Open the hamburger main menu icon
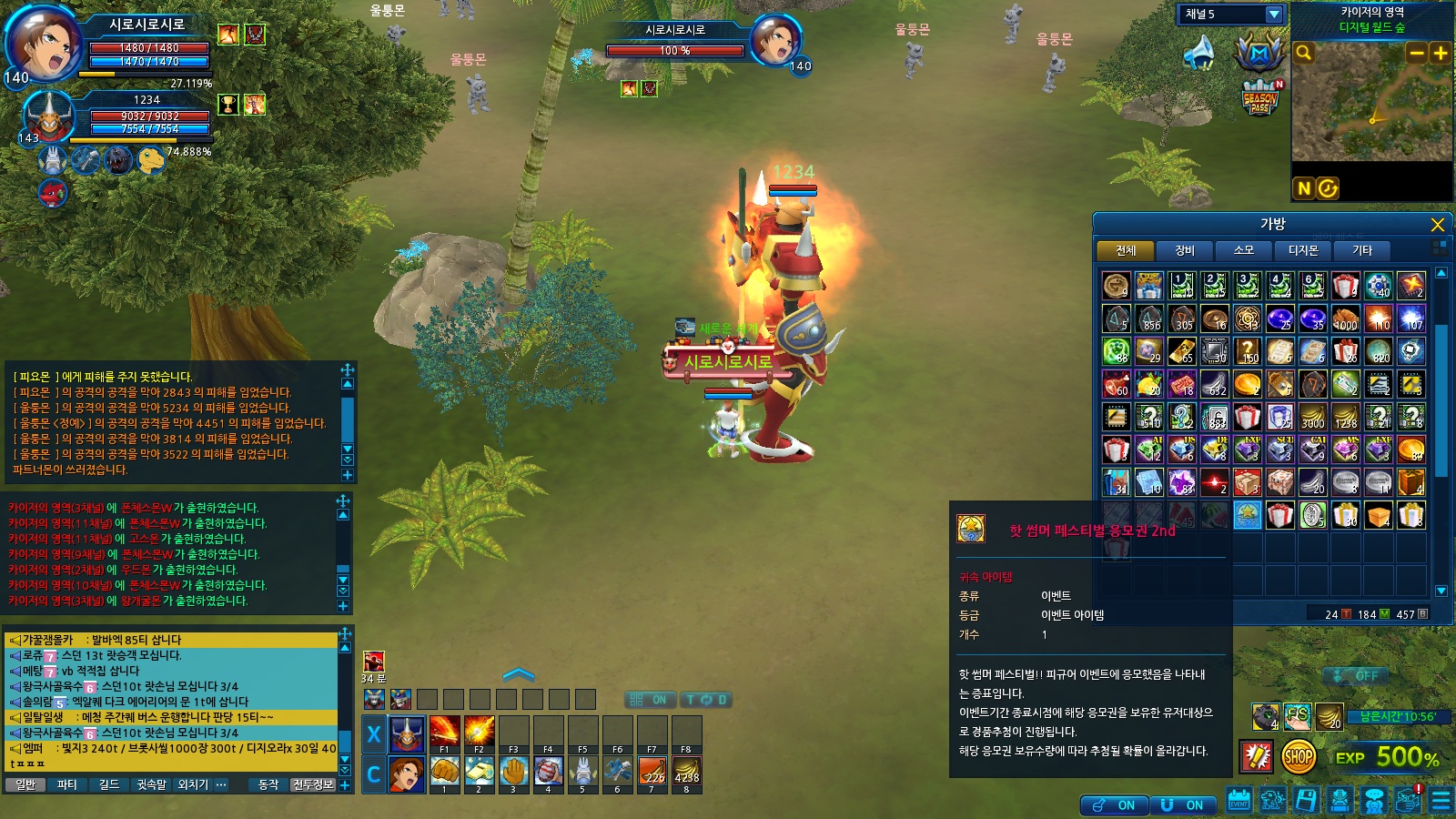This screenshot has width=1456, height=819. click(x=1441, y=800)
